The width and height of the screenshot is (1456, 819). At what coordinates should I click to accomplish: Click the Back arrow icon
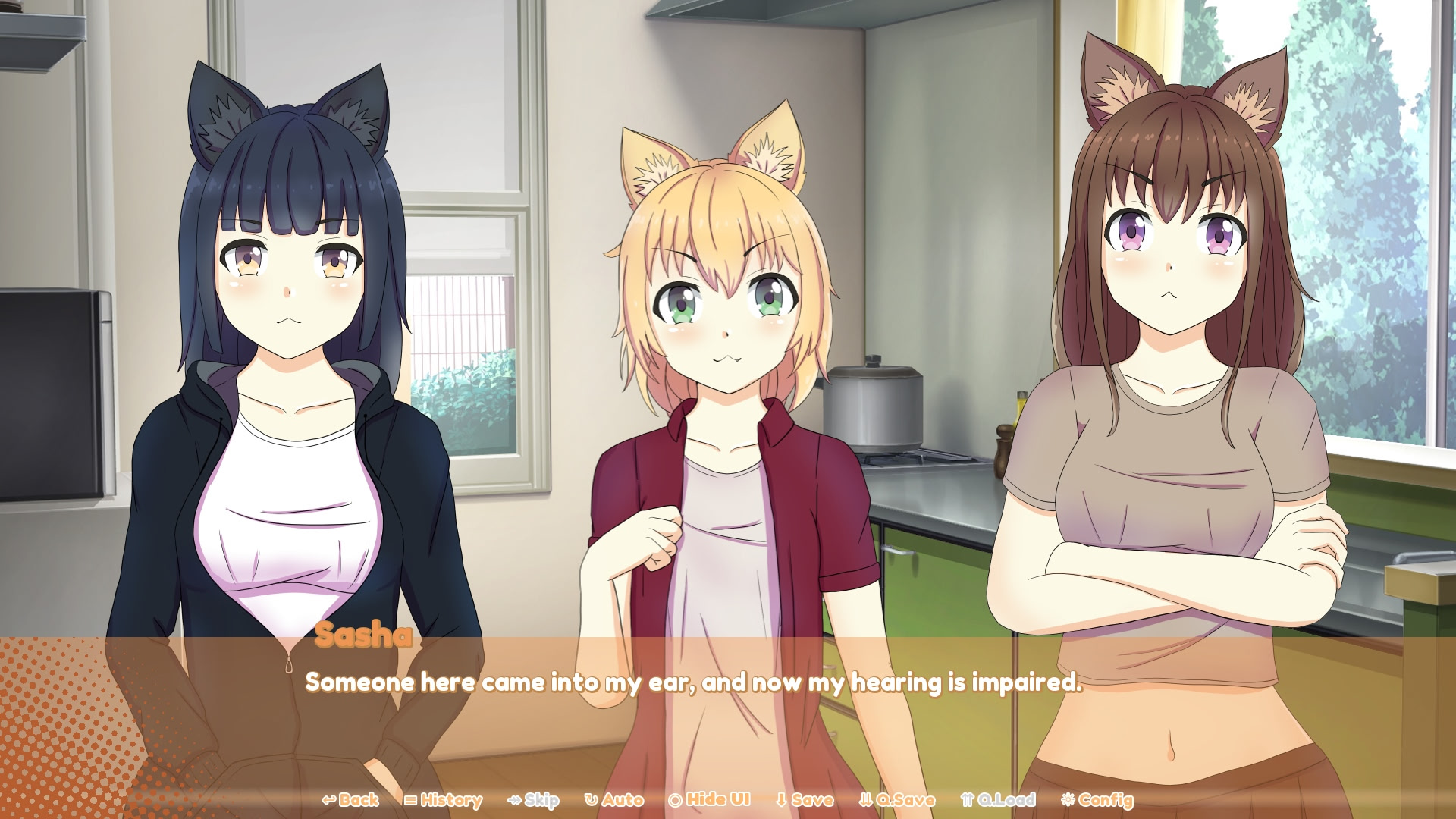(x=328, y=799)
